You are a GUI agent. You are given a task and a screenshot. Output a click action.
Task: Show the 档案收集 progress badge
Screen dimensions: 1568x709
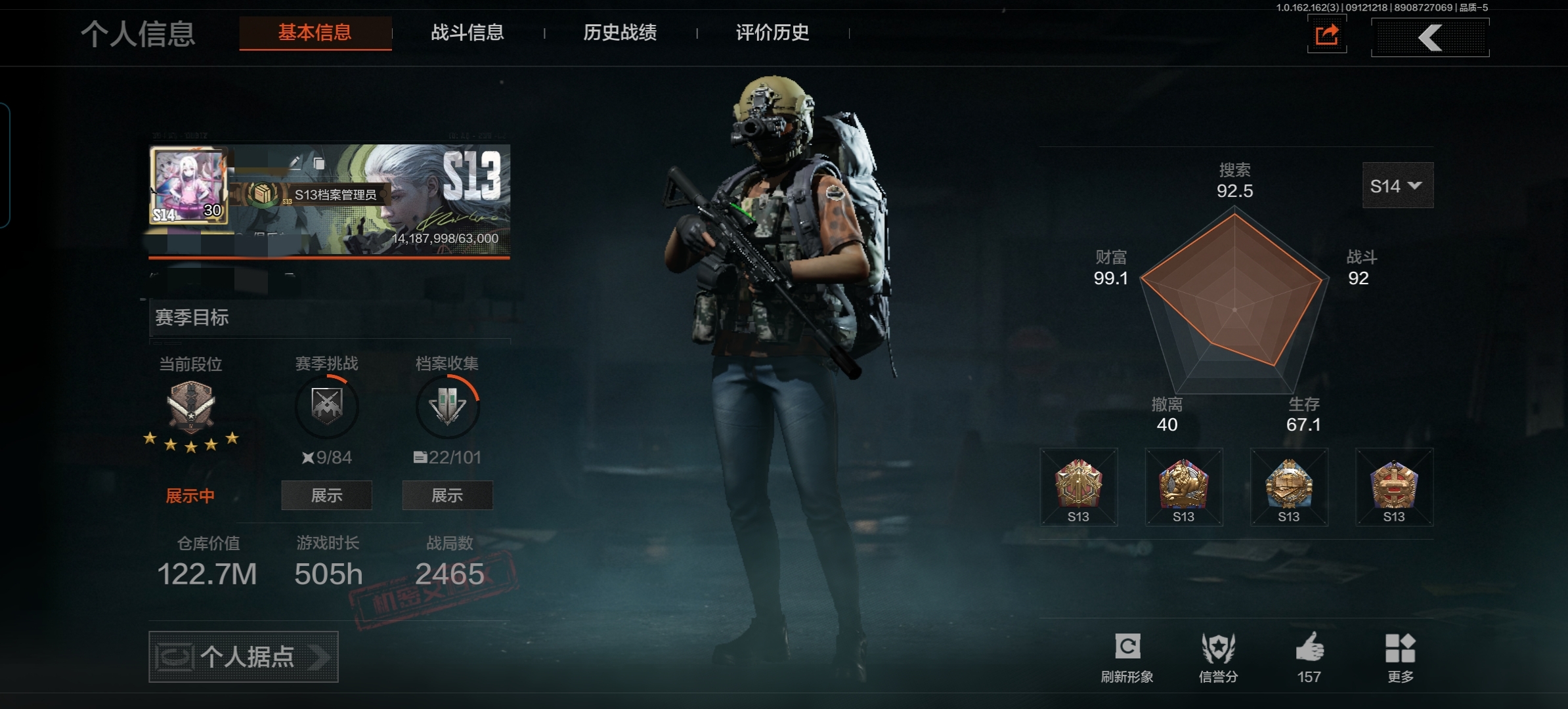pyautogui.click(x=447, y=495)
